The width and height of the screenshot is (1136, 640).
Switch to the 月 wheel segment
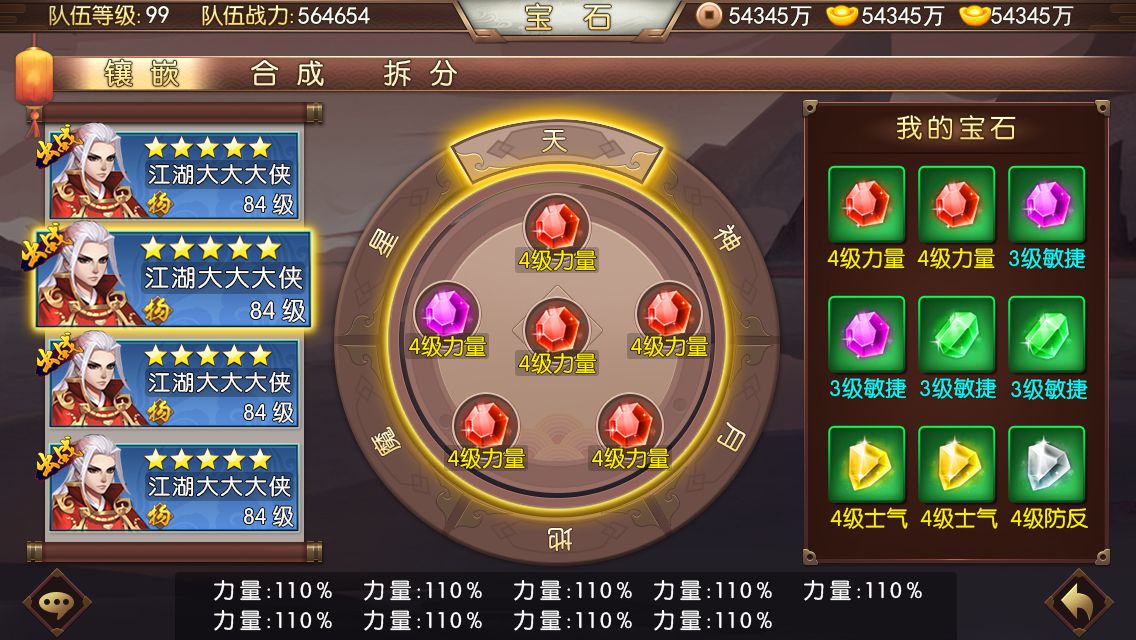(x=733, y=437)
